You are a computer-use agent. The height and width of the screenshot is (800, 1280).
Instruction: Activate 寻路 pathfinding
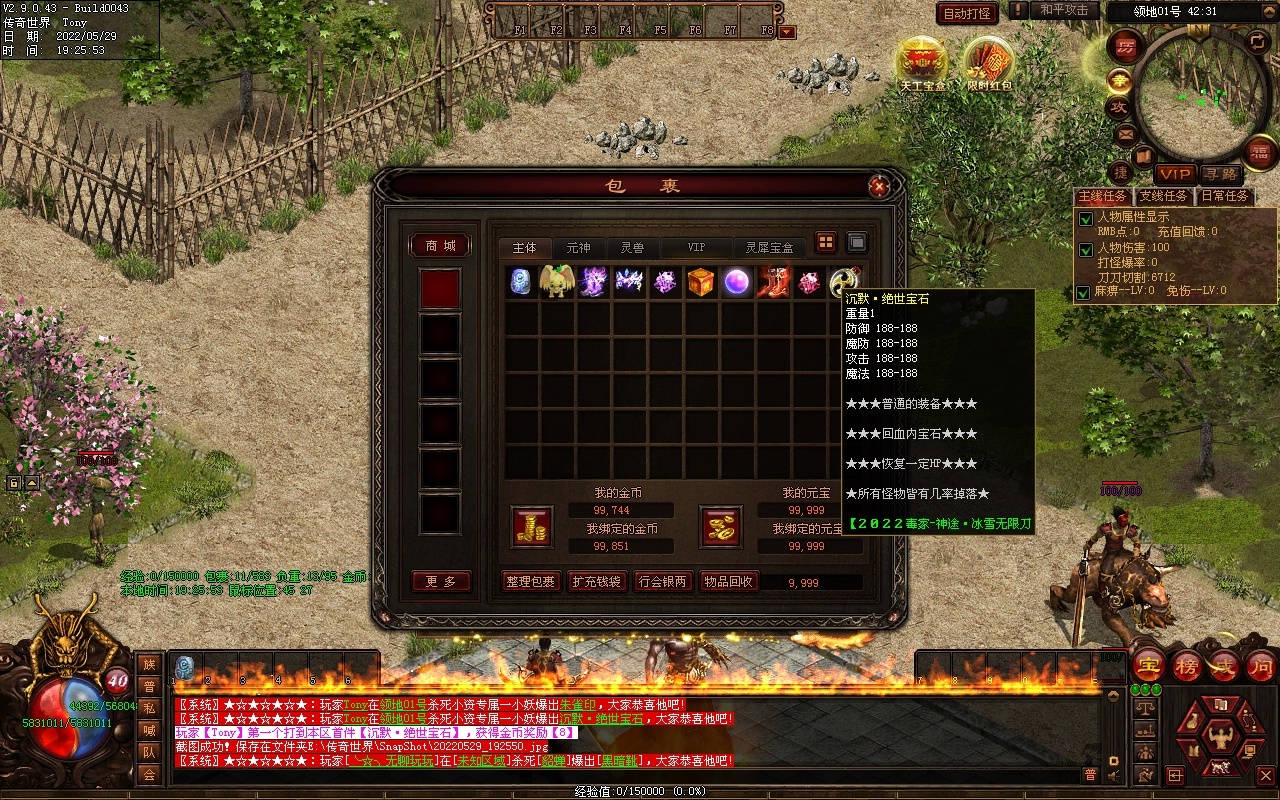point(1219,174)
